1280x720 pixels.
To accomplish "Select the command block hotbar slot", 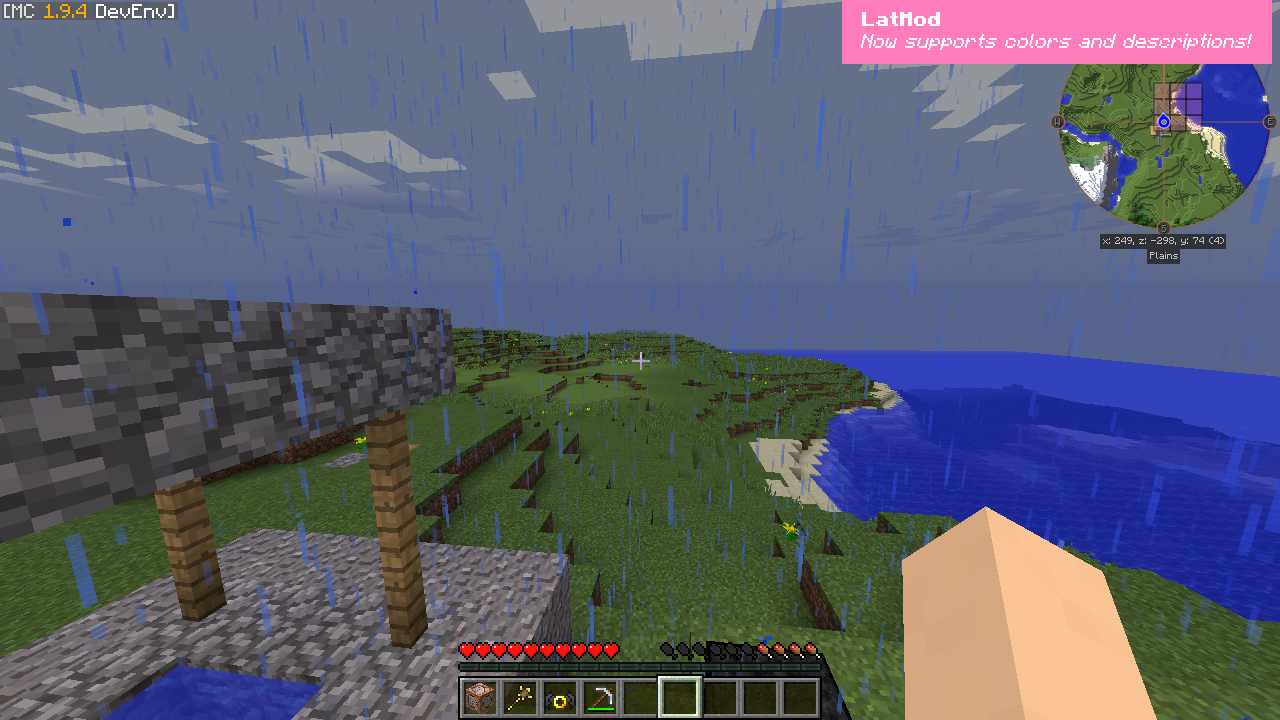I will click(479, 697).
